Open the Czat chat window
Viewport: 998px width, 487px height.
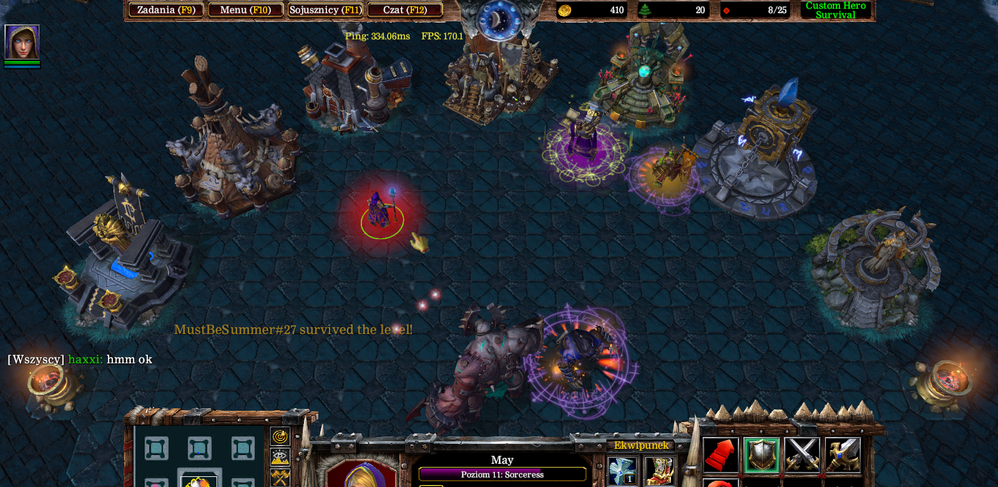click(x=405, y=10)
